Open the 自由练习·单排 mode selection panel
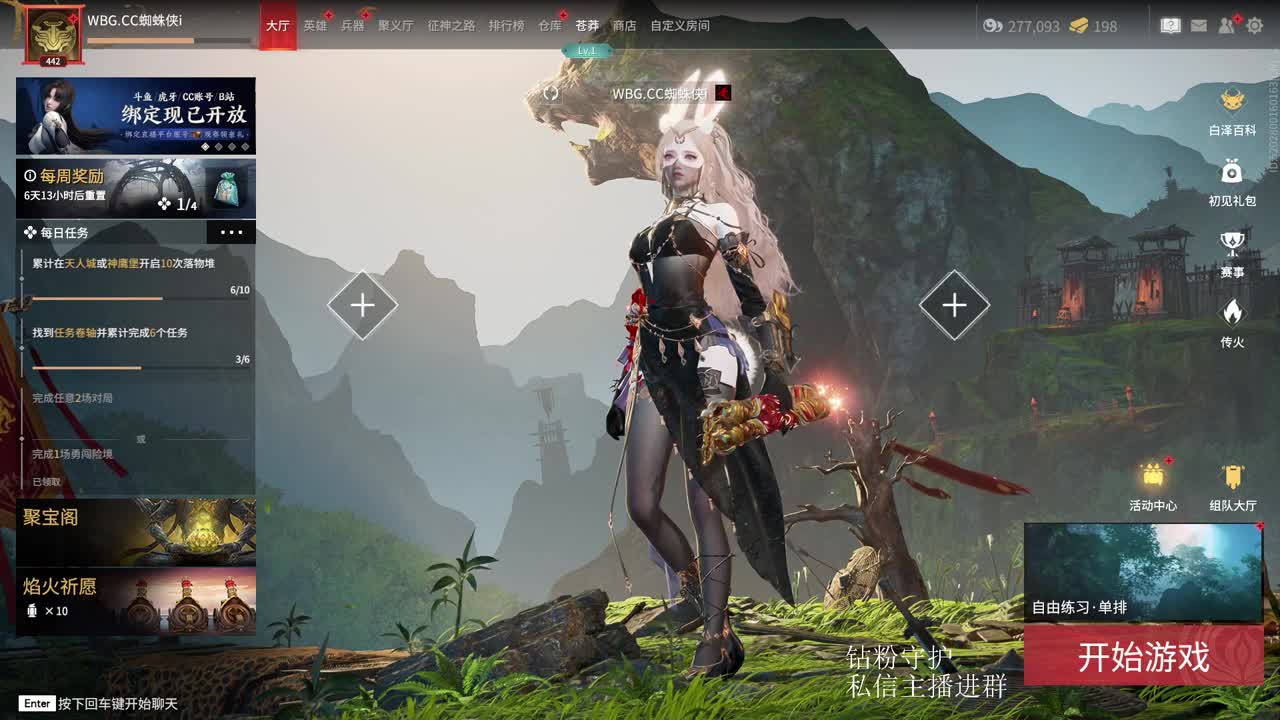This screenshot has width=1280, height=720. pyautogui.click(x=1143, y=572)
